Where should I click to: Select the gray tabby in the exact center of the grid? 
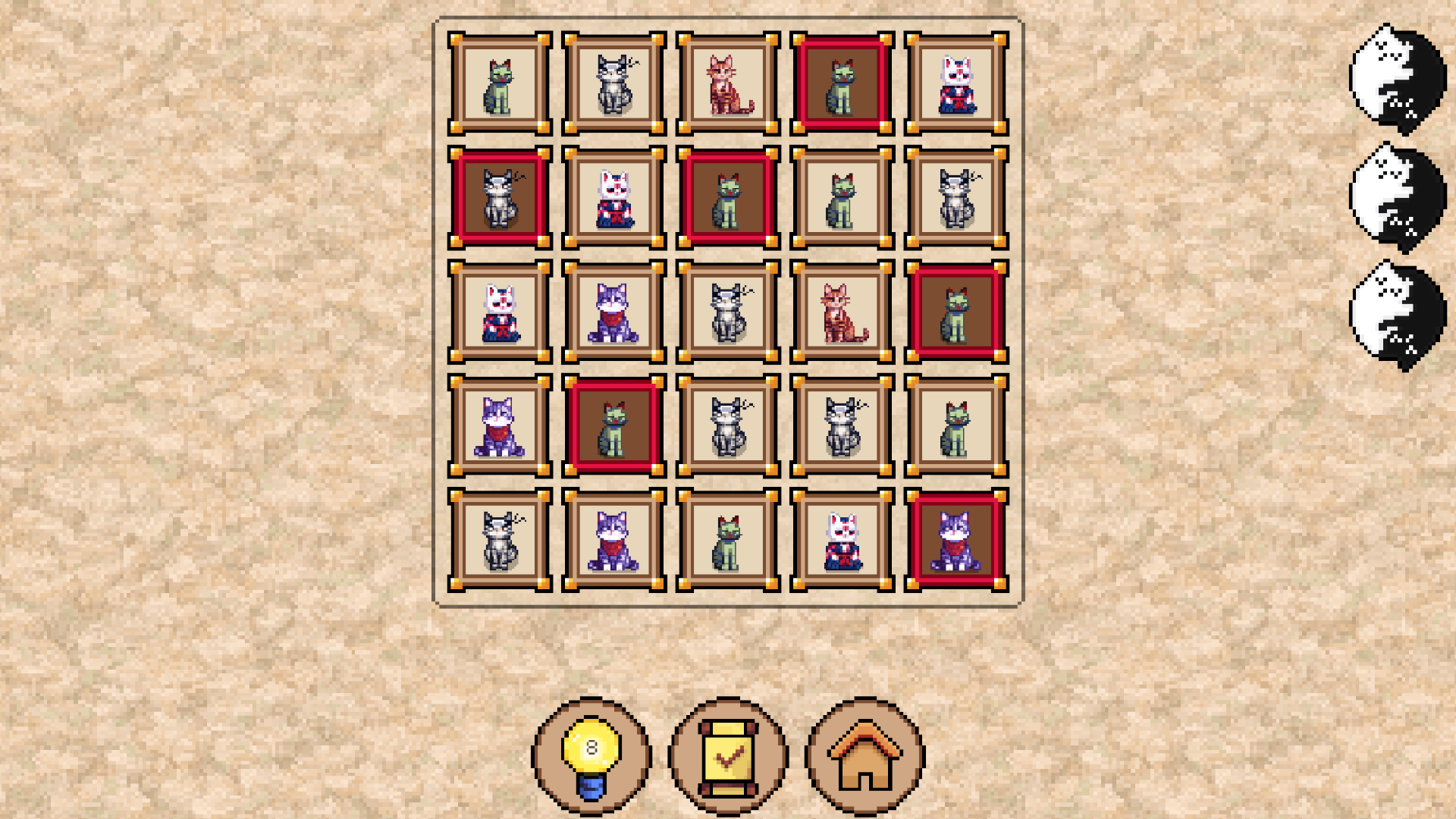(x=726, y=311)
